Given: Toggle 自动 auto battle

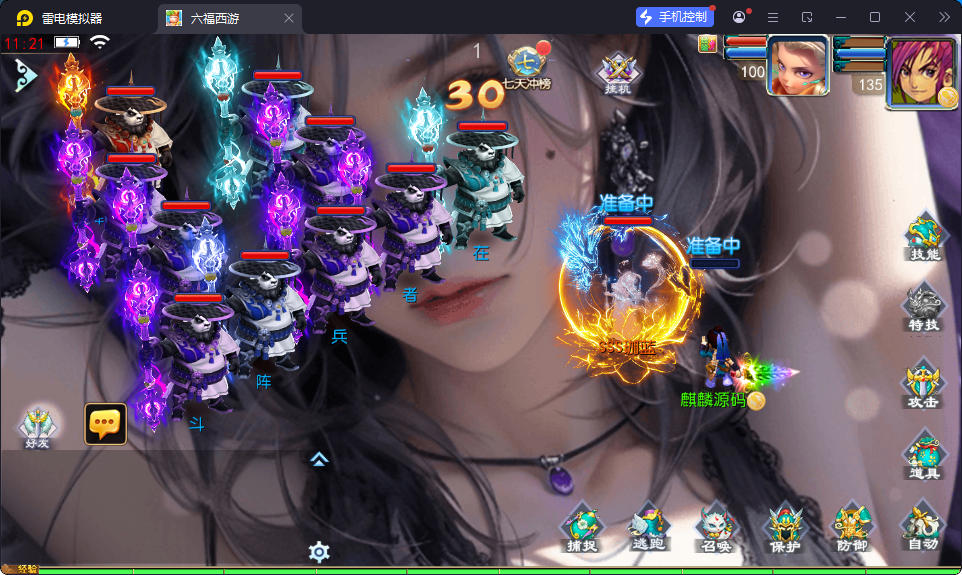Looking at the screenshot, I should click(x=923, y=528).
